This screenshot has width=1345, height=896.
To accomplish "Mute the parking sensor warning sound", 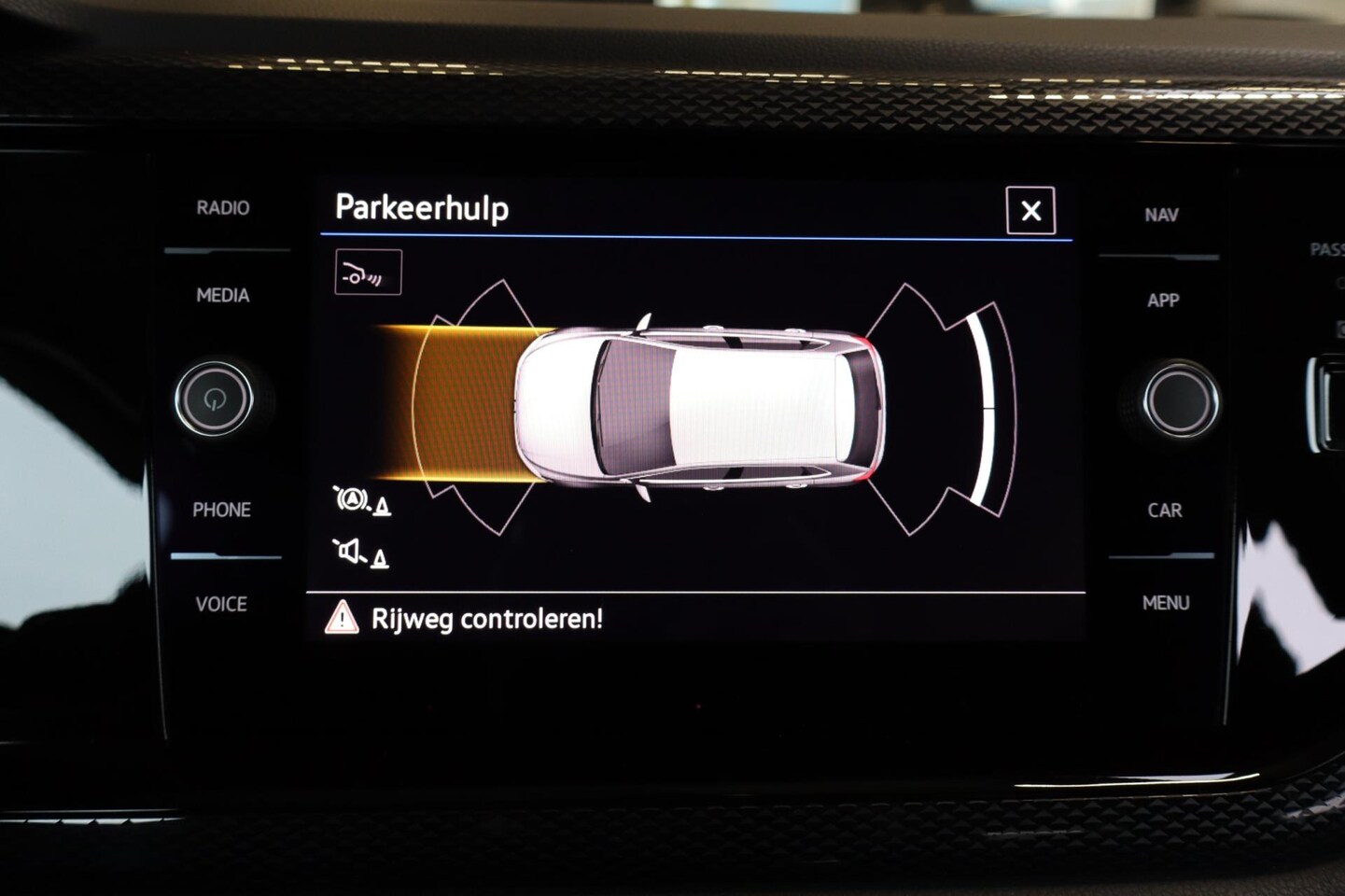I will click(x=360, y=553).
